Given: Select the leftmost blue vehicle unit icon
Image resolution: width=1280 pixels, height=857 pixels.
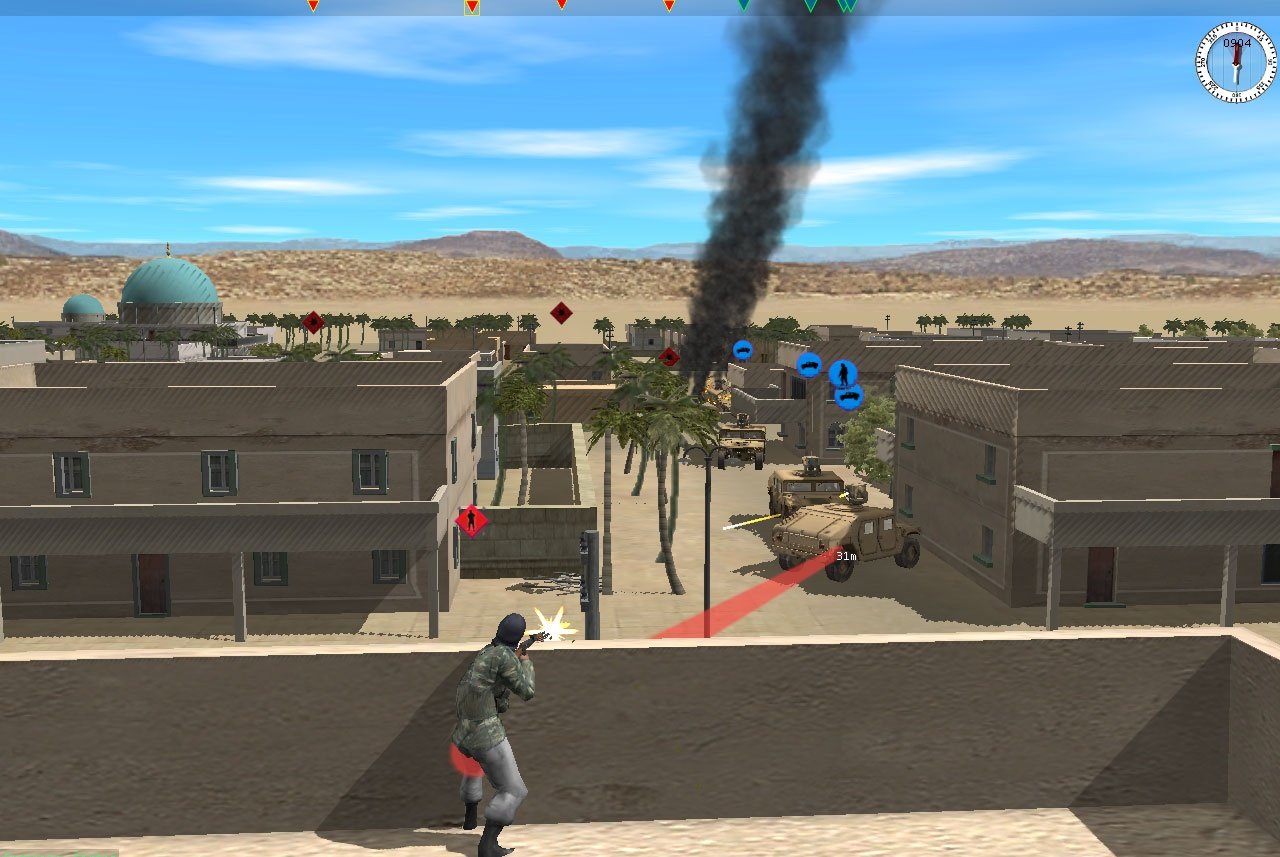Looking at the screenshot, I should click(x=742, y=351).
